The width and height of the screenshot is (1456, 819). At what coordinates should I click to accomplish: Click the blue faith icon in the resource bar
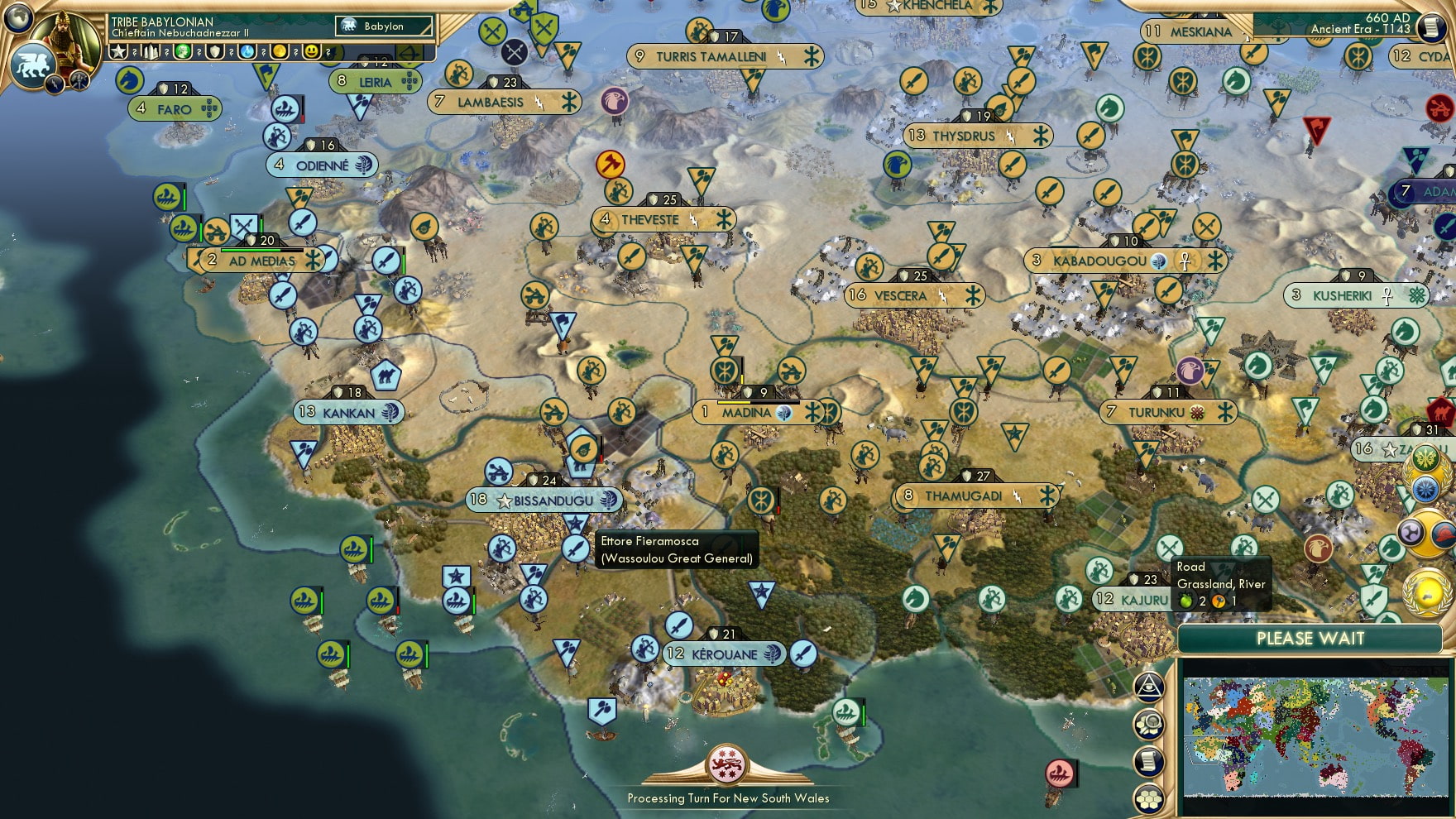[x=247, y=52]
